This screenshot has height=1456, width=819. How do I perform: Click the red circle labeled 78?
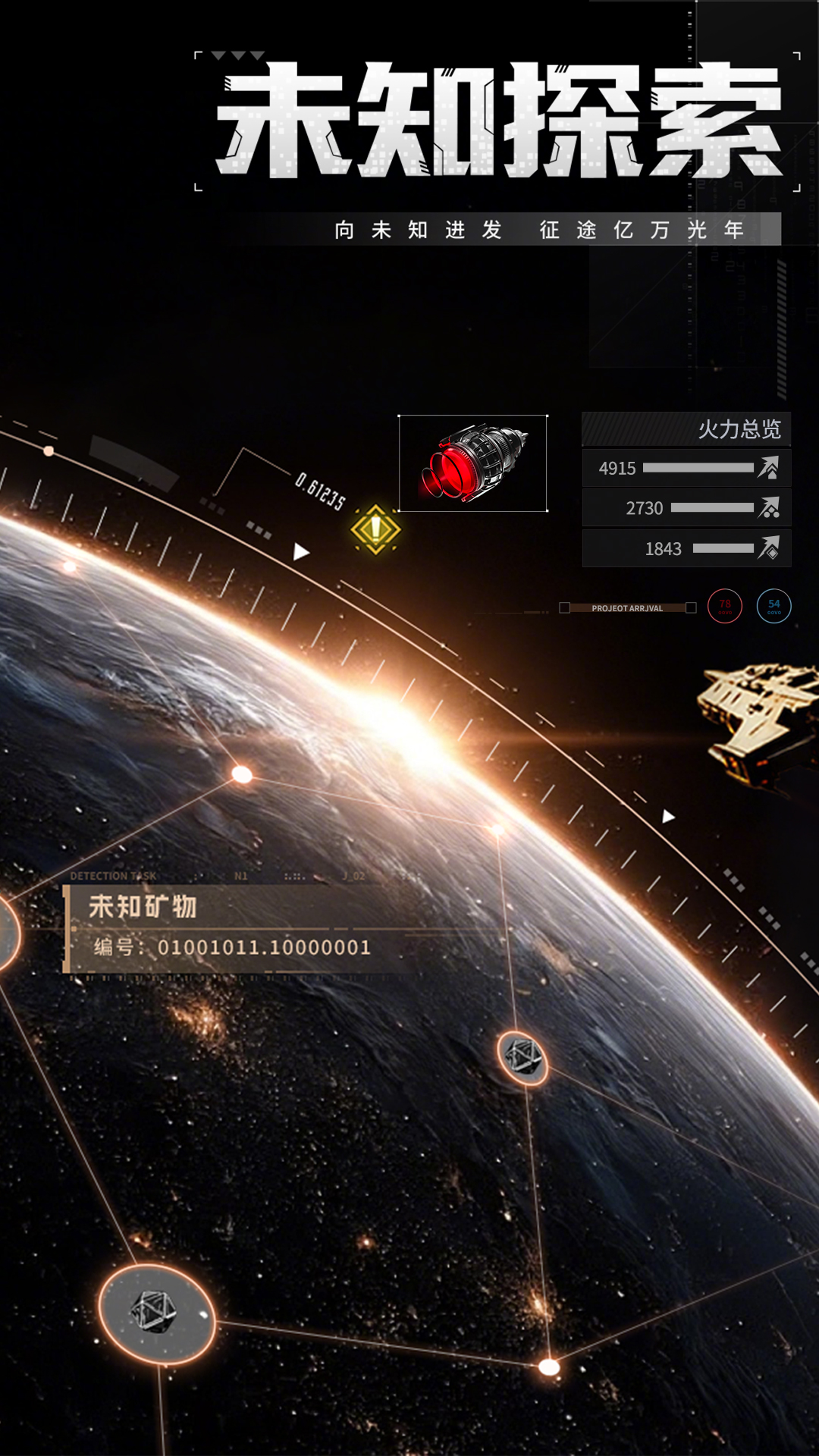[725, 606]
